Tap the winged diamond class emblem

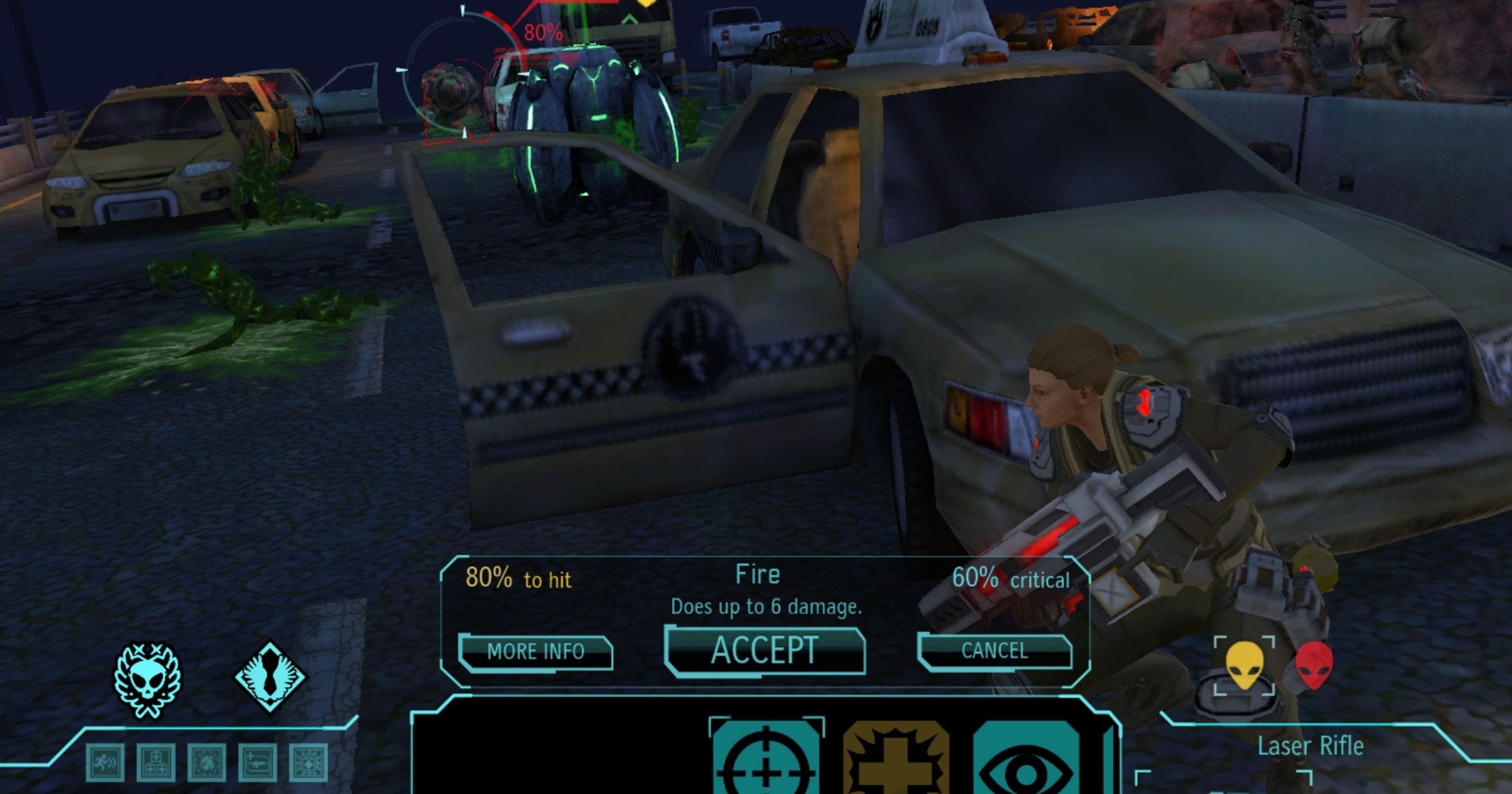point(270,676)
